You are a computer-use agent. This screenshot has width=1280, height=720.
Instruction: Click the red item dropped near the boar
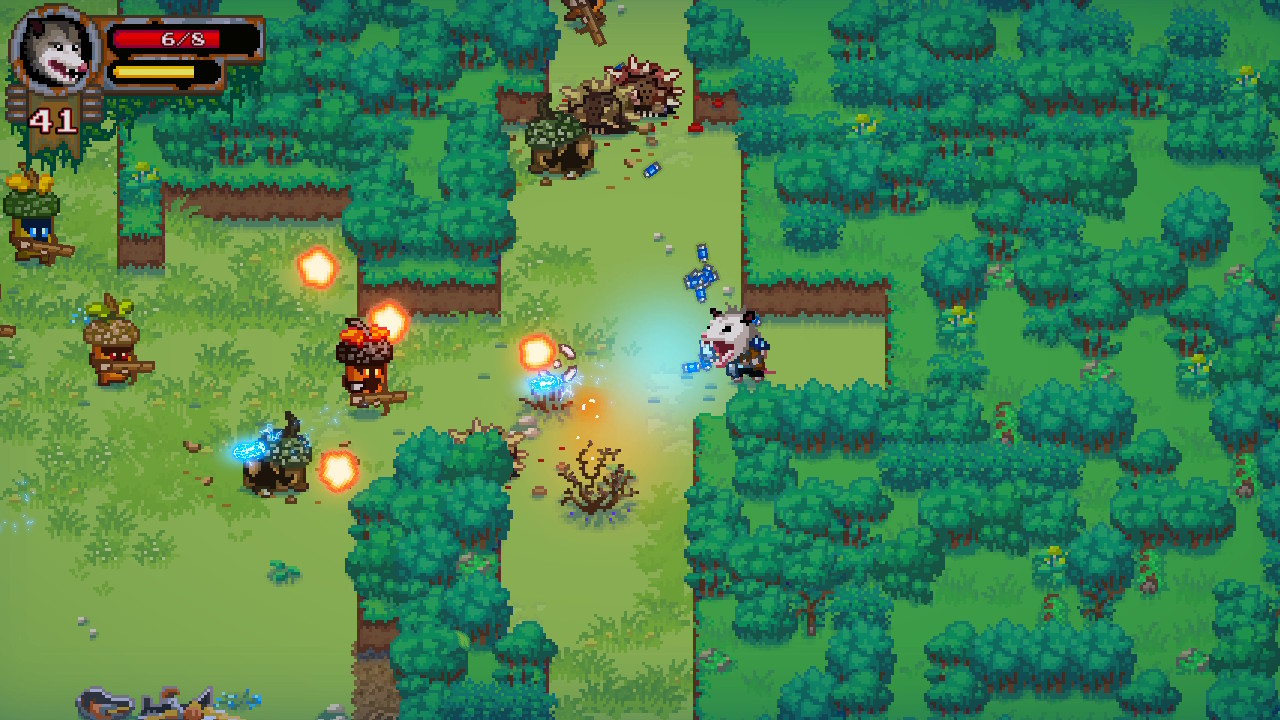pos(694,128)
